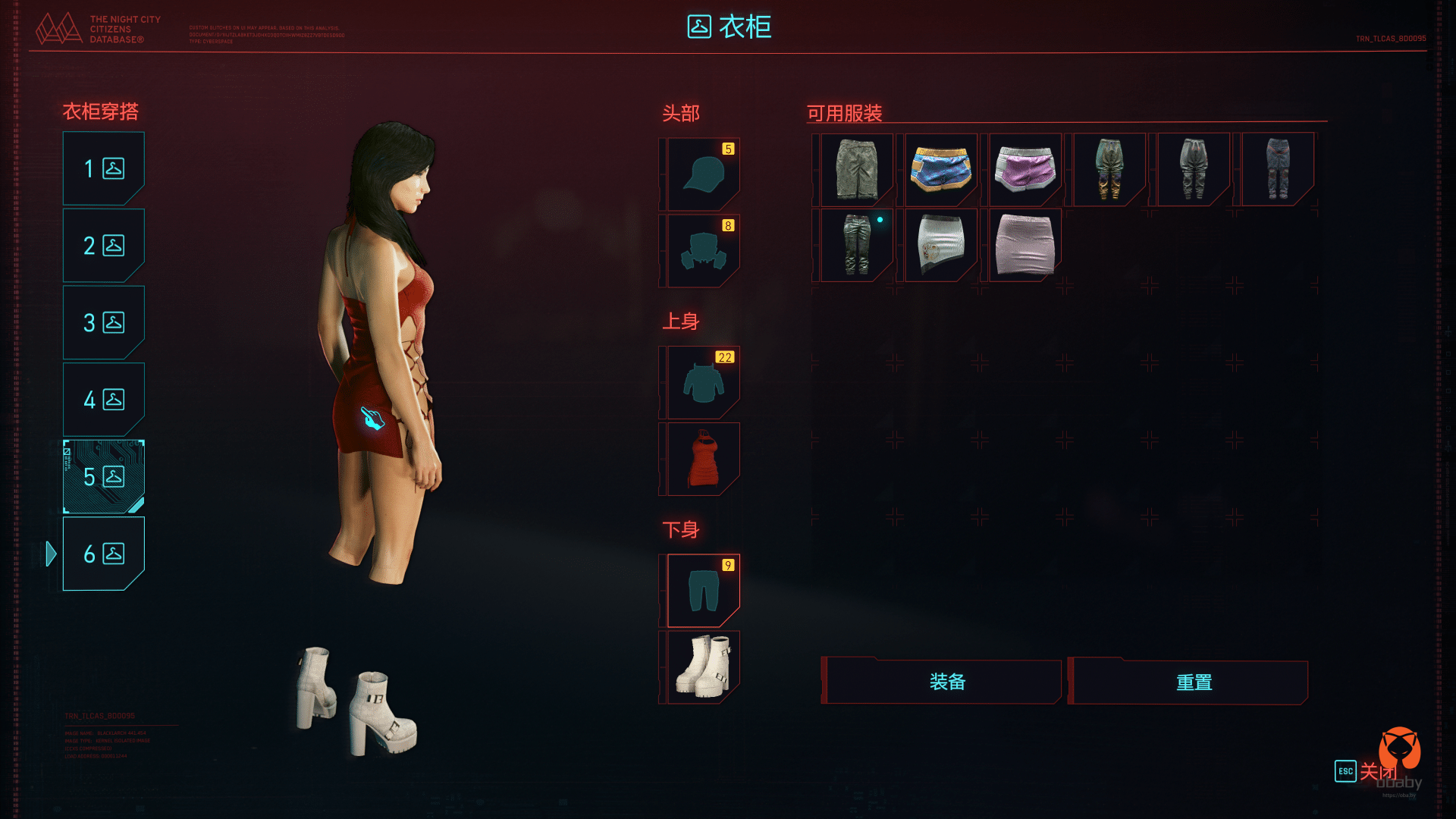Select the gray cargo shorts
This screenshot has width=1456, height=819.
click(x=856, y=169)
